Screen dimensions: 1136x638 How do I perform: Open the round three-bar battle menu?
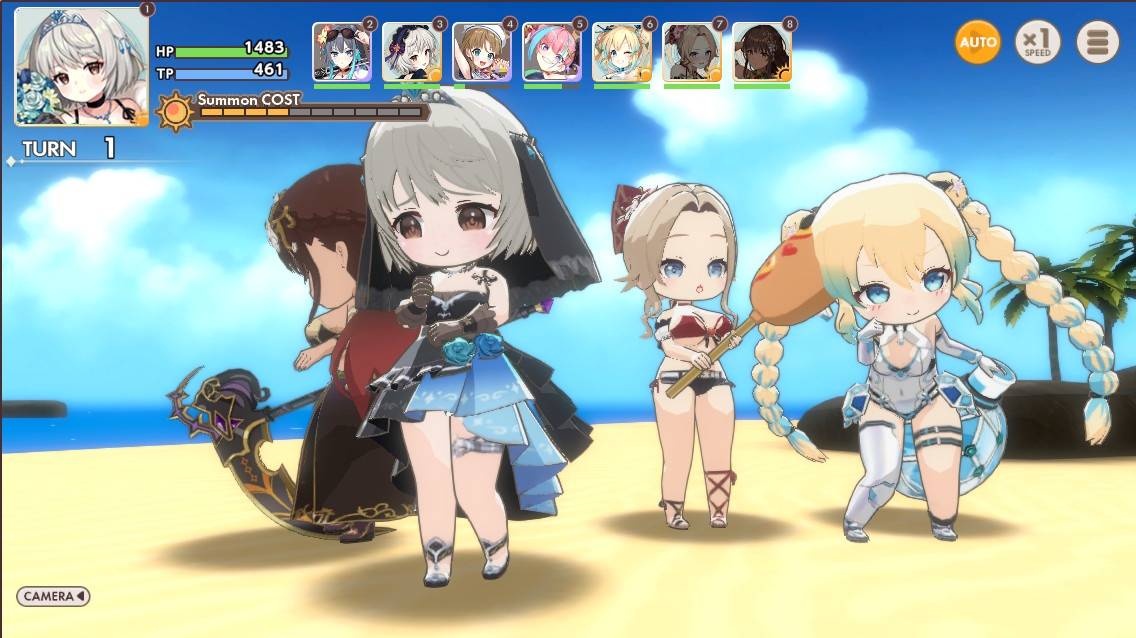coord(1097,42)
